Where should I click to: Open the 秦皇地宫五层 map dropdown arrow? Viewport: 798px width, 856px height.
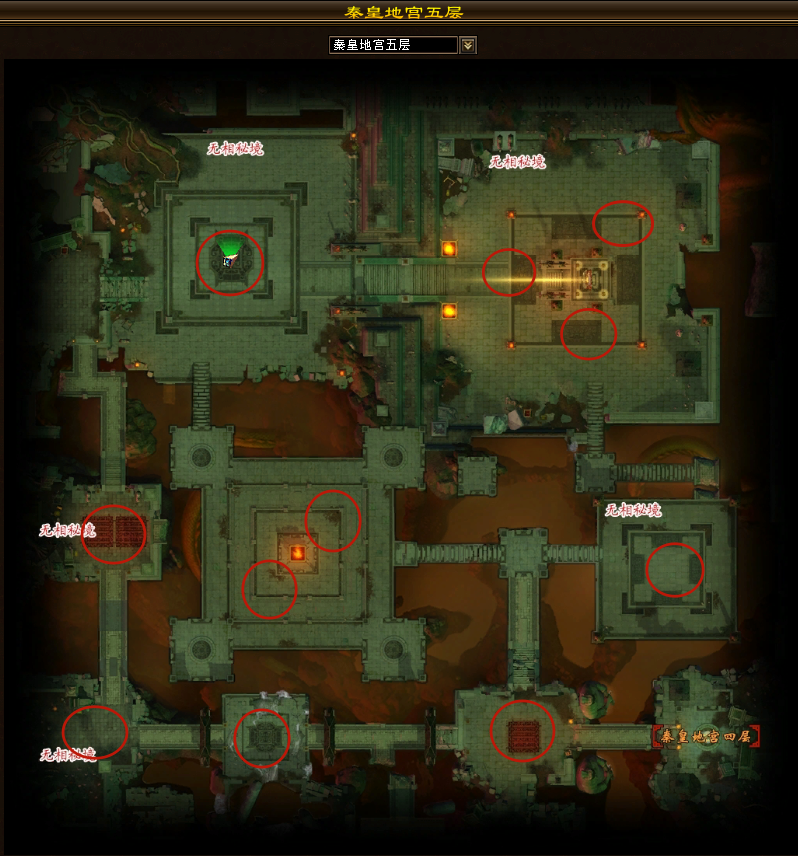(x=468, y=45)
